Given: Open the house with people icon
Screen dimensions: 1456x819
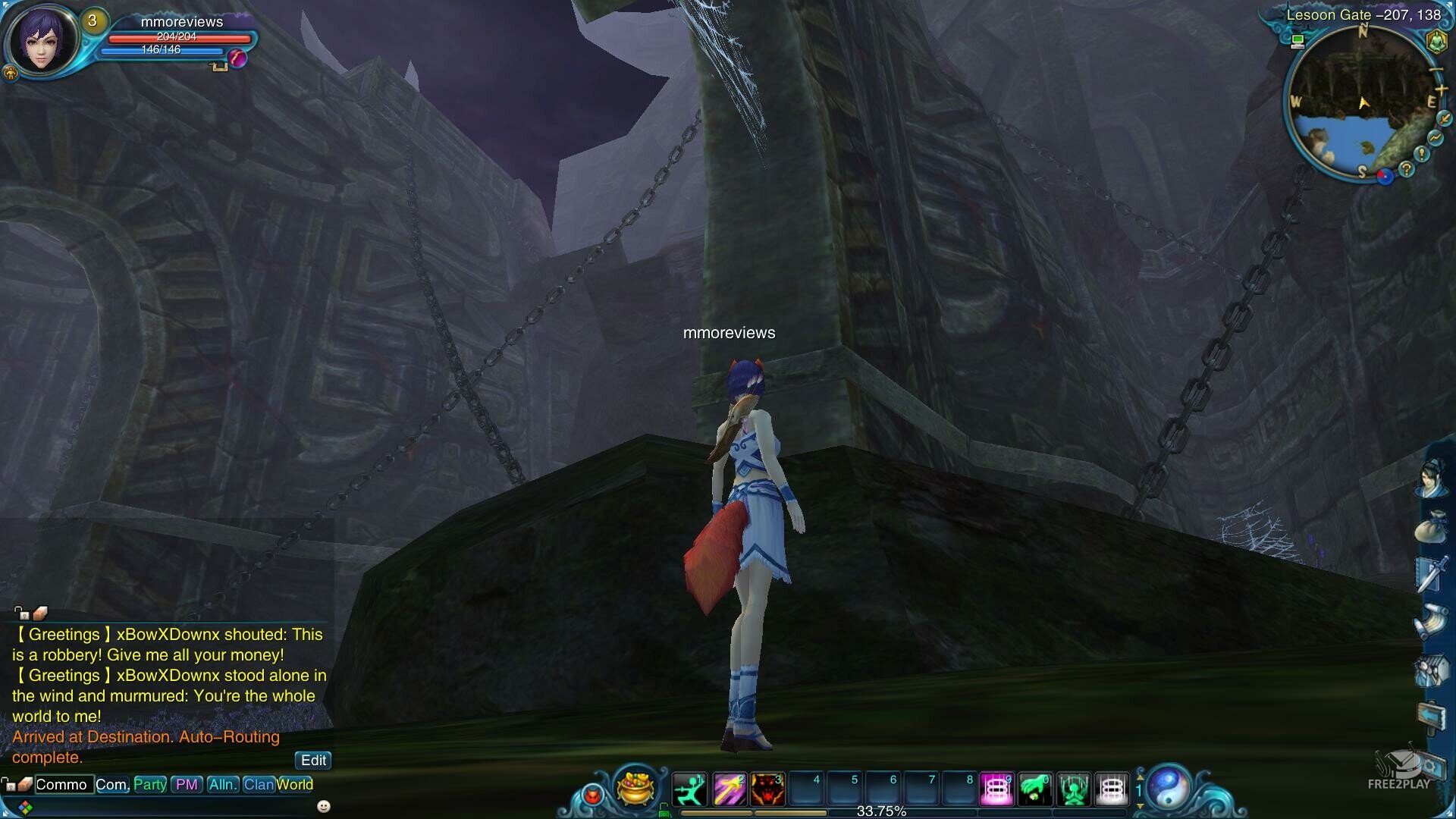Looking at the screenshot, I should click(x=1431, y=670).
